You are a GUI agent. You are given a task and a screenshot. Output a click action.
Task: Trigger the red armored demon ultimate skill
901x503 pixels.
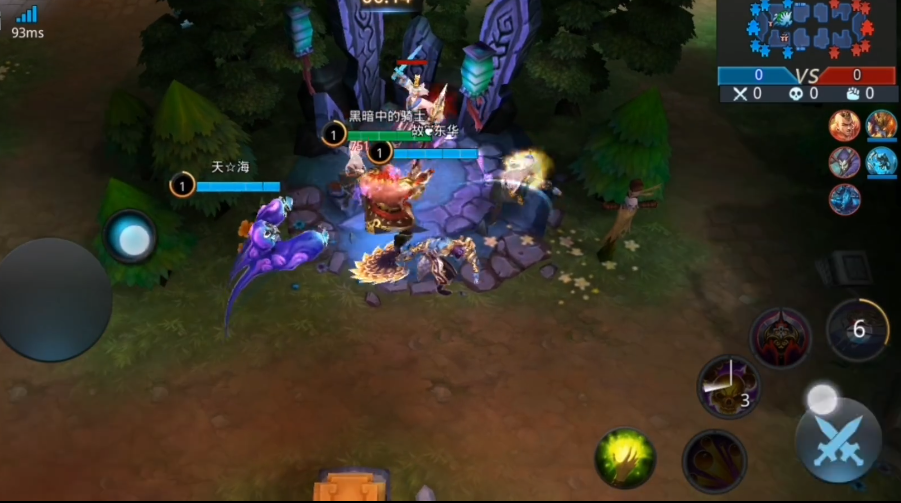(x=781, y=338)
